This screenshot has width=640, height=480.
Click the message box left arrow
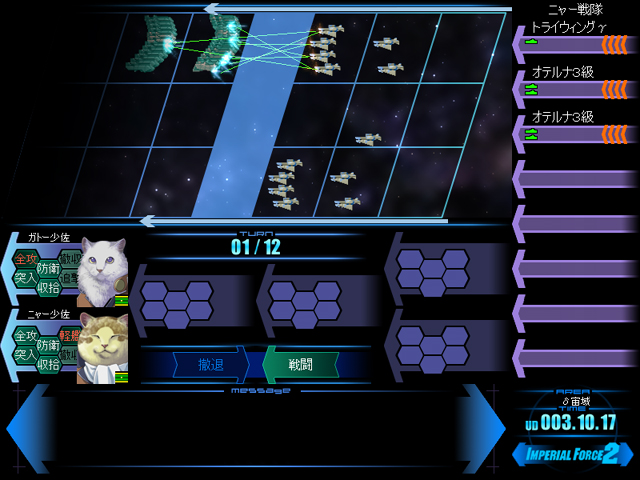(28, 428)
